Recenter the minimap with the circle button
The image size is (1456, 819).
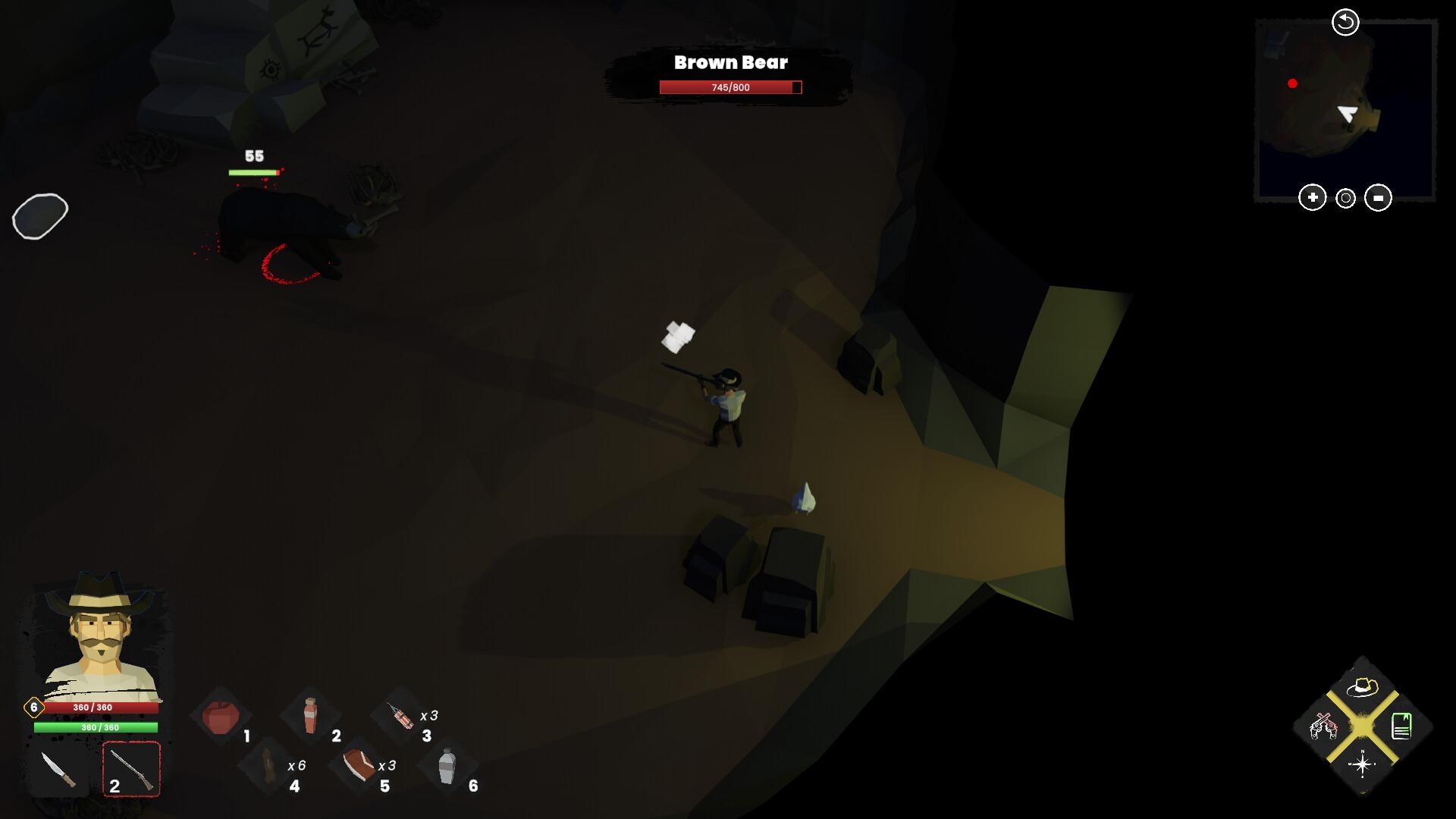[1345, 199]
